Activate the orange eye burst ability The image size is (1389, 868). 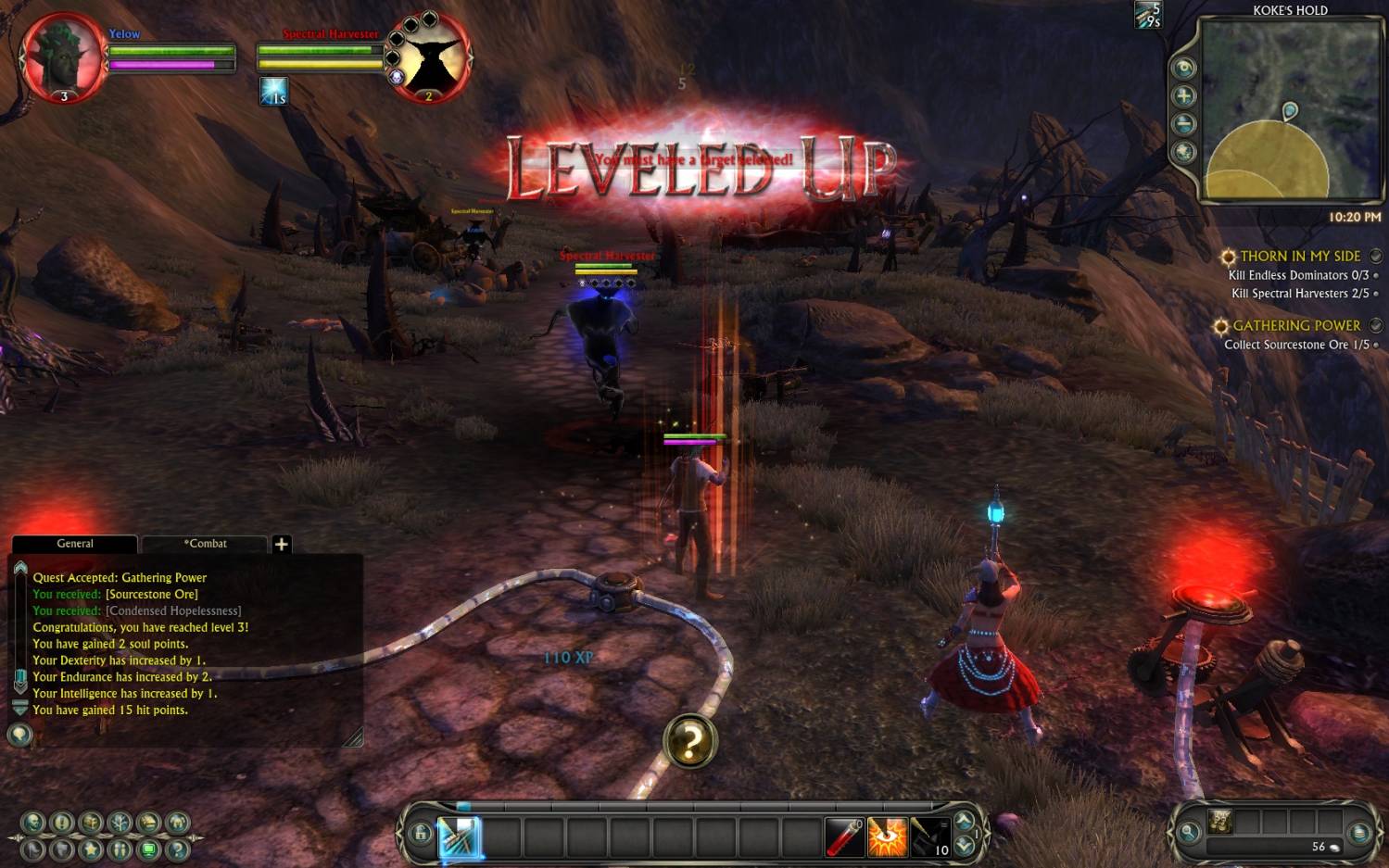click(887, 837)
